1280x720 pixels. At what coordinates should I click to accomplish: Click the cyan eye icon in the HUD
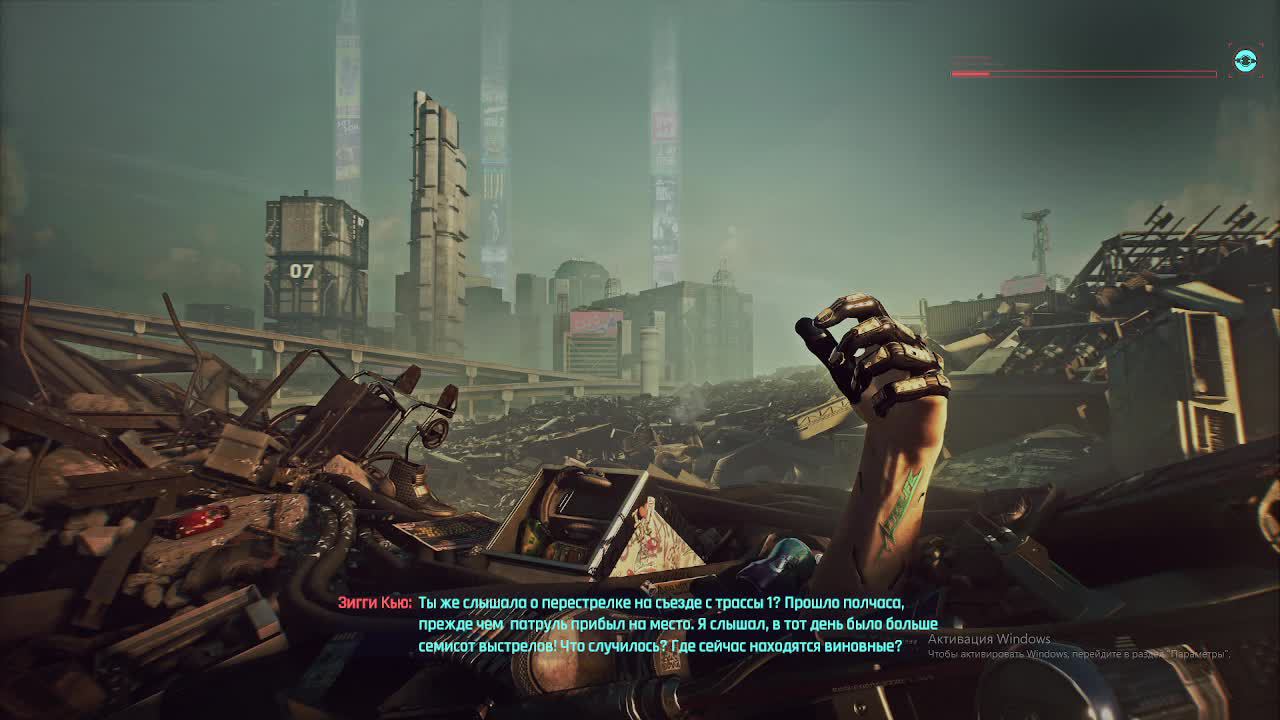tap(1245, 61)
